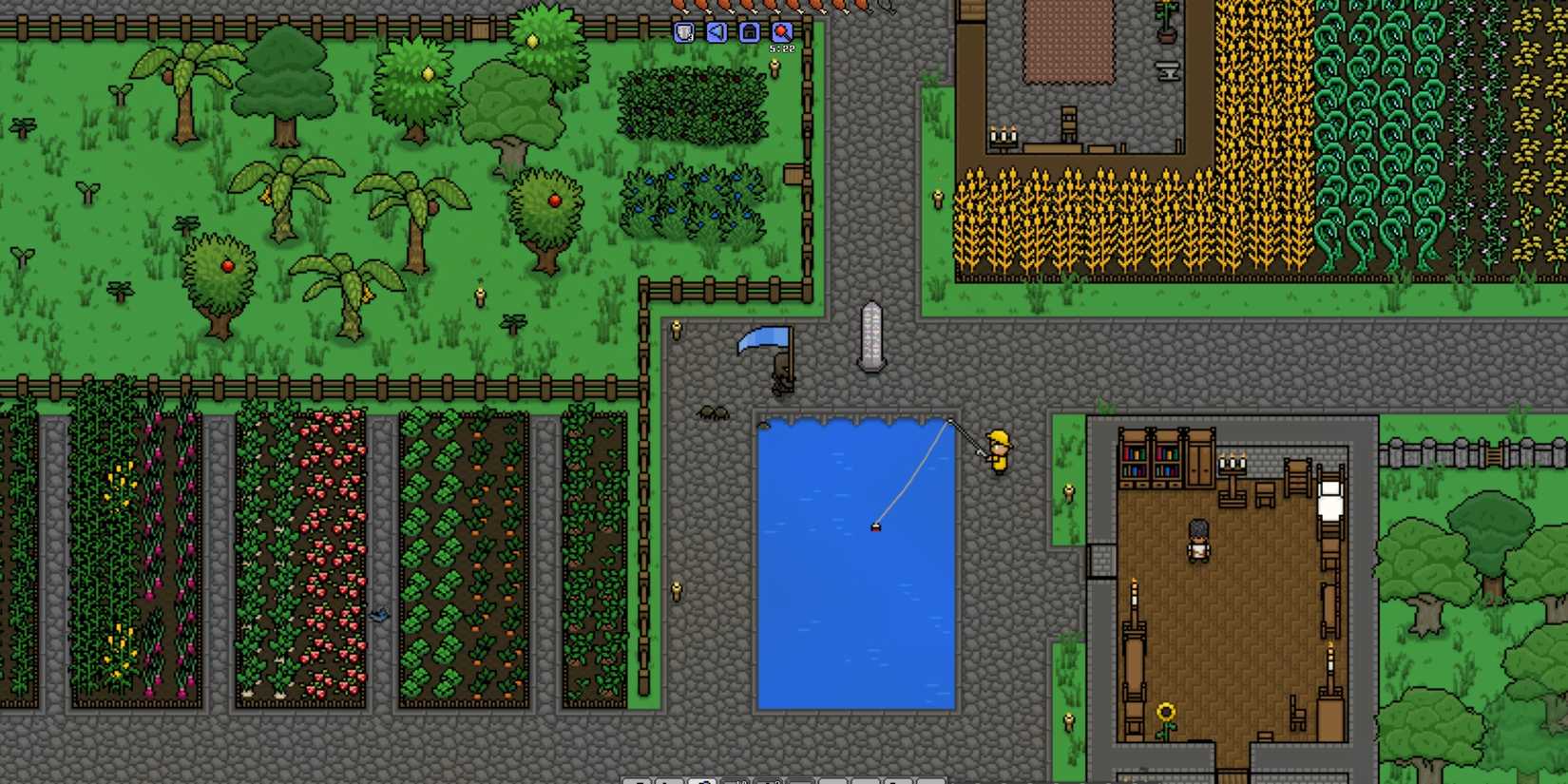
Task: Select the leftmost chicken leg icon on top
Action: [680, 5]
